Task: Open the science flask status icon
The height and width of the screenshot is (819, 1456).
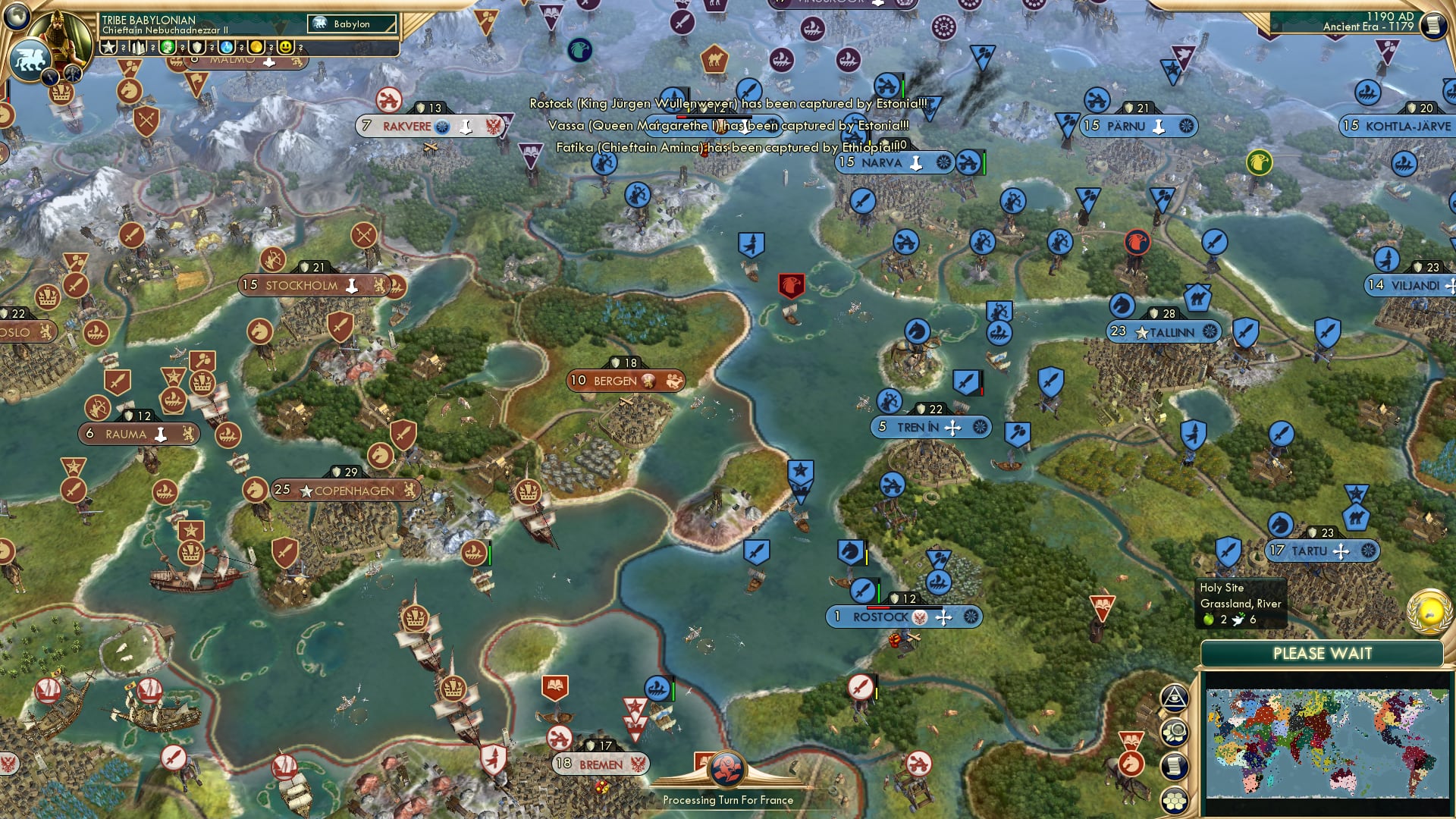Action: [x=225, y=48]
